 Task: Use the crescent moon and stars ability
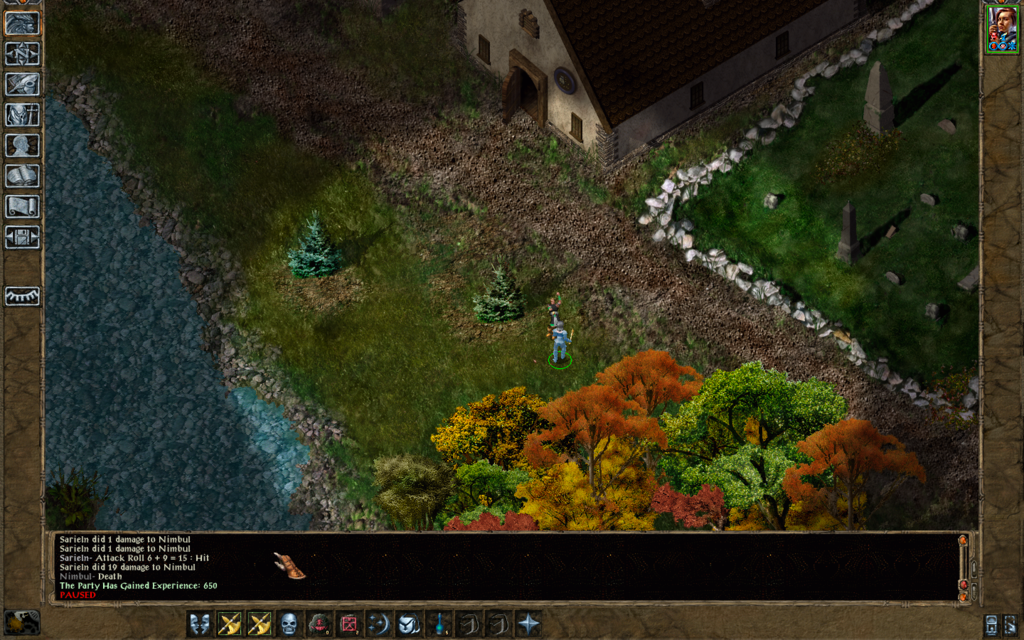point(378,624)
